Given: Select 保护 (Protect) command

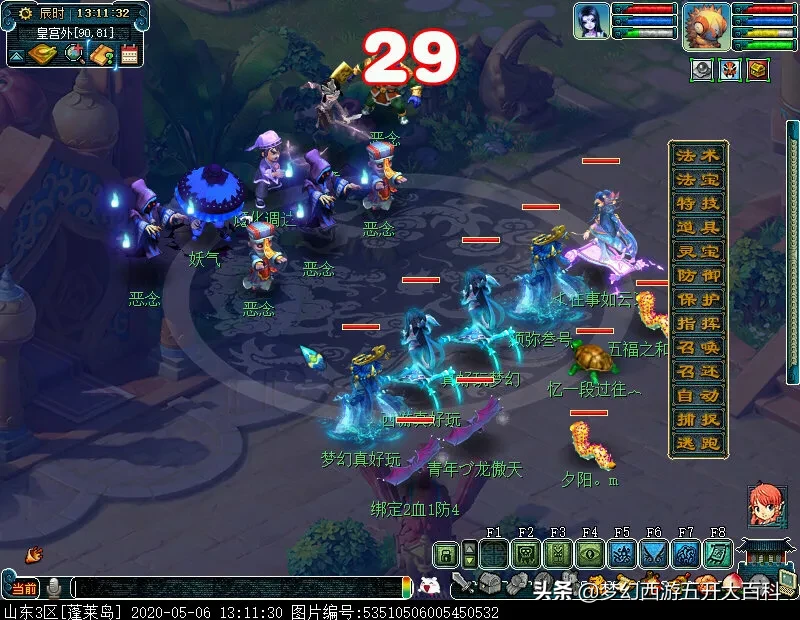Looking at the screenshot, I should 698,299.
